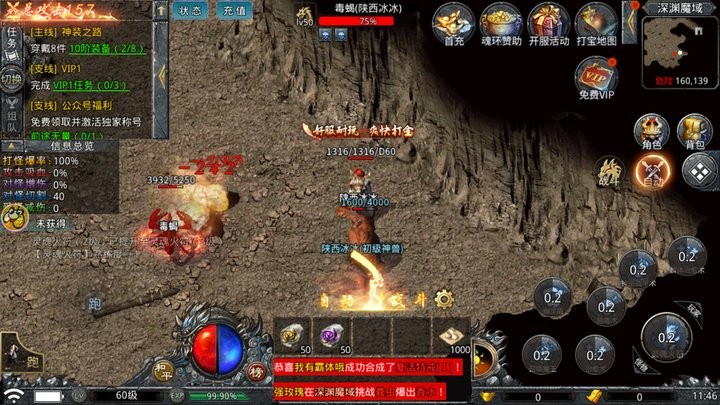The height and width of the screenshot is (405, 720).
Task: Claim the 免费VIP red envelope
Action: click(596, 75)
